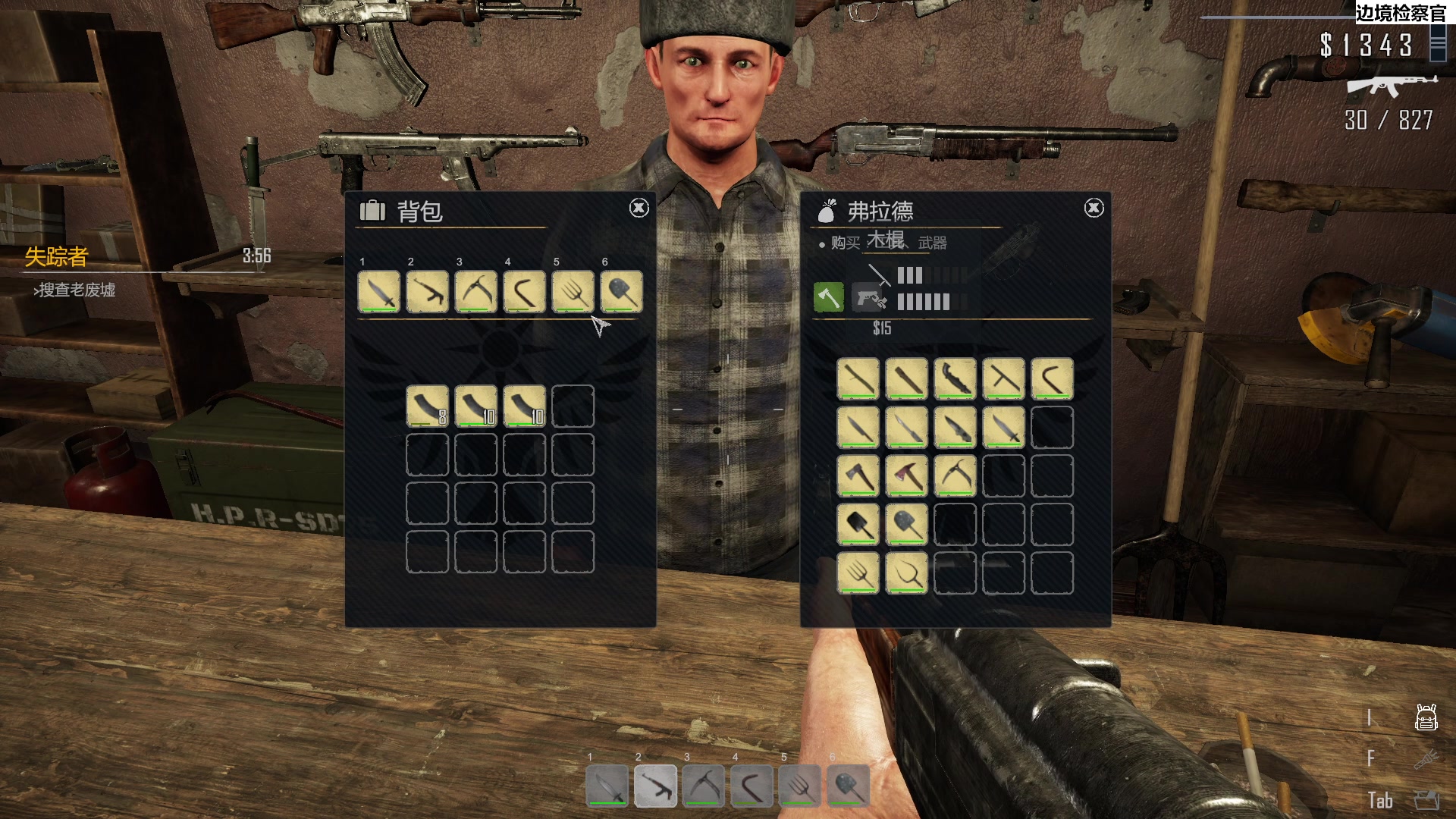
Task: Choose the shovel in backpack slot 6
Action: click(621, 292)
